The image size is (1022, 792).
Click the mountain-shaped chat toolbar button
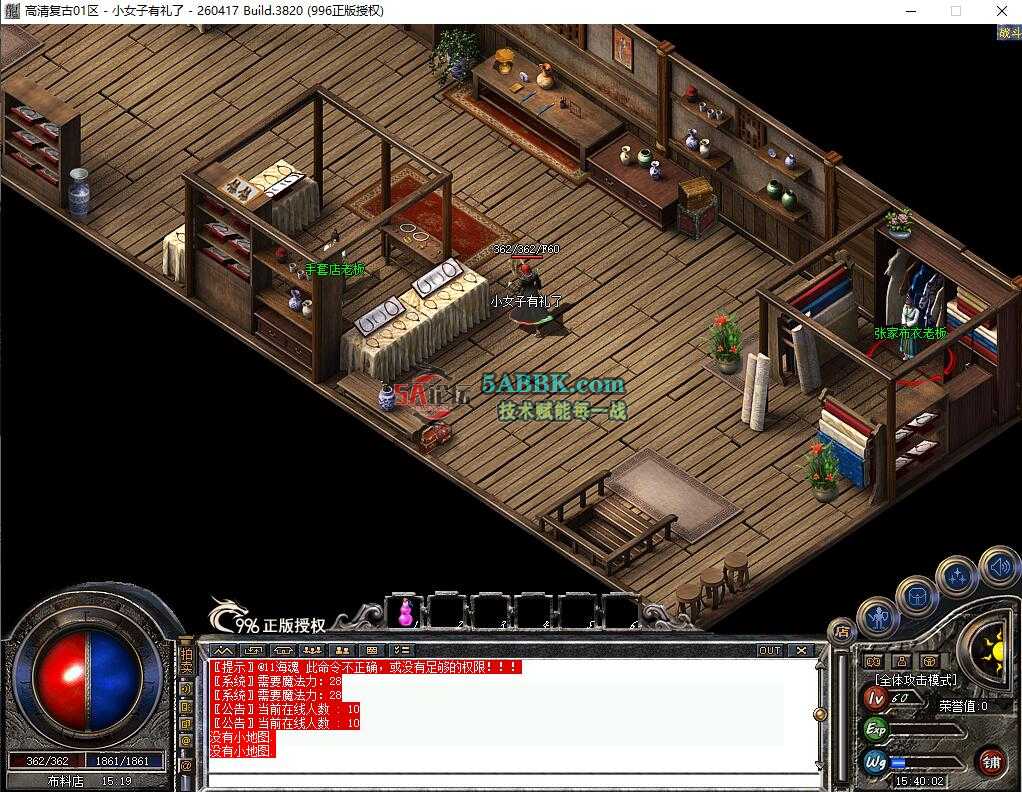223,650
